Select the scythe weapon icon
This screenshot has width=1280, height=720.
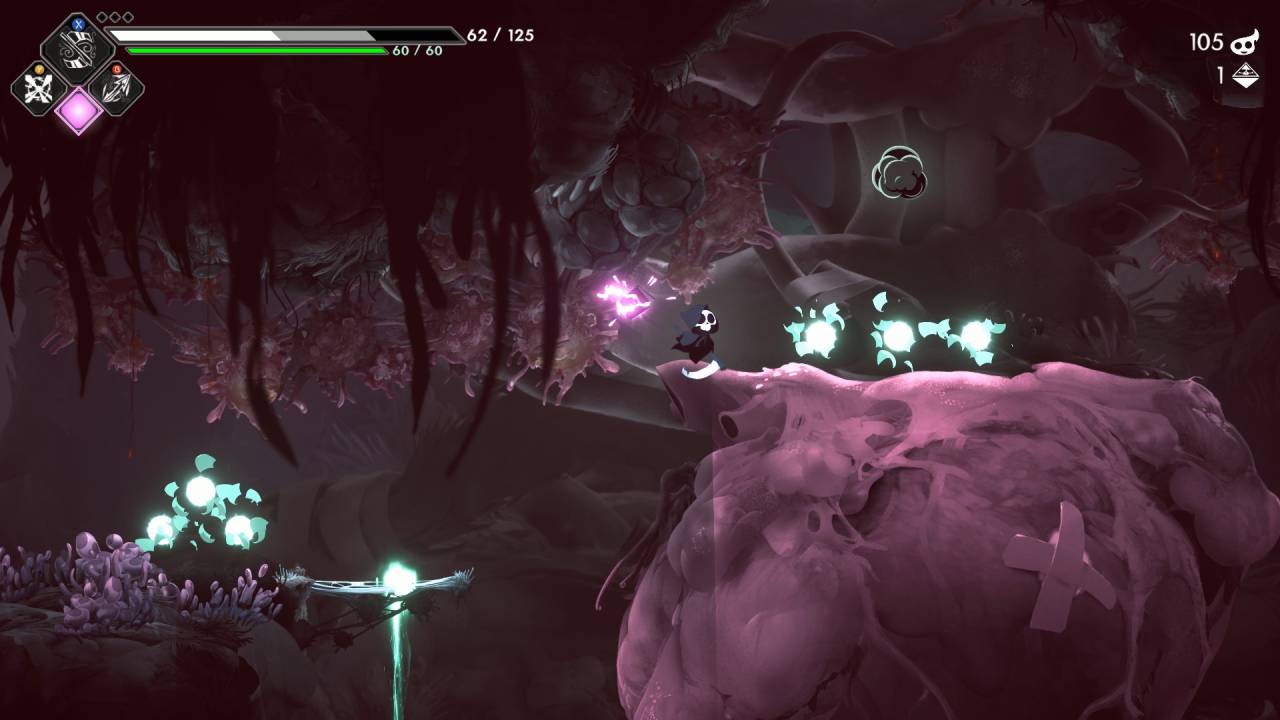pos(77,47)
